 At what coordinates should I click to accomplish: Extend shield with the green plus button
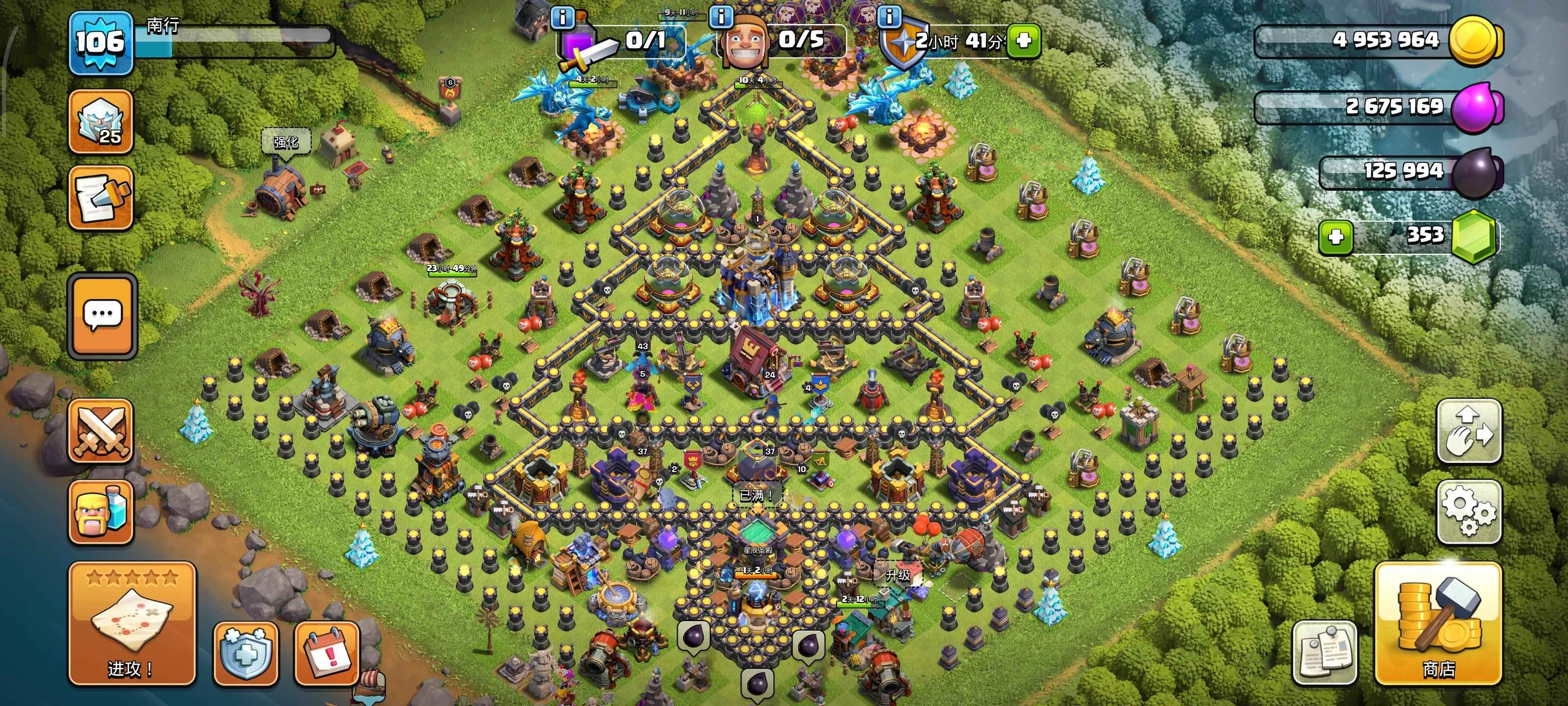point(1023,41)
